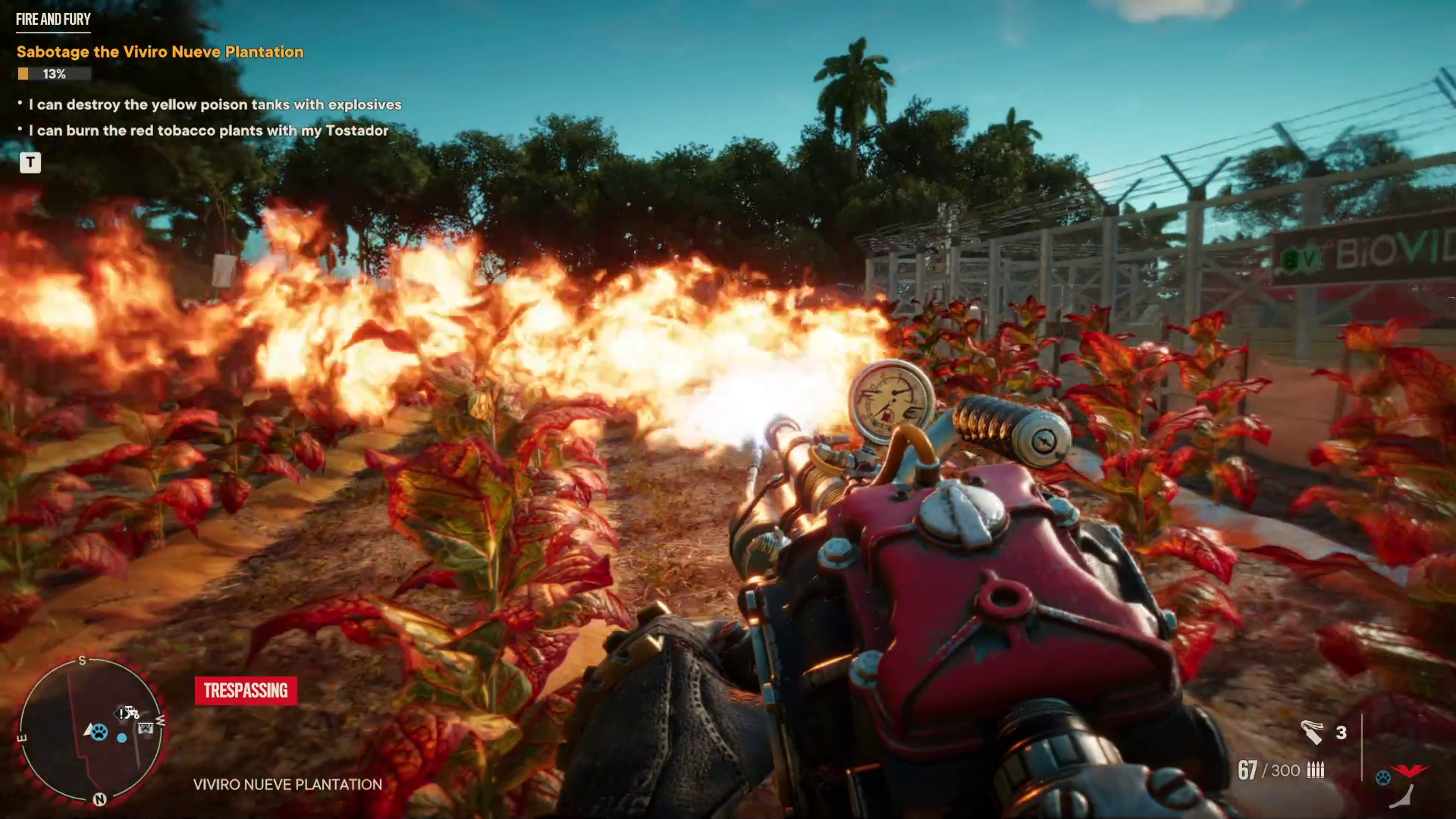Select the amigo paw icon beside the Supremo
This screenshot has width=1456, height=819.
[1383, 778]
